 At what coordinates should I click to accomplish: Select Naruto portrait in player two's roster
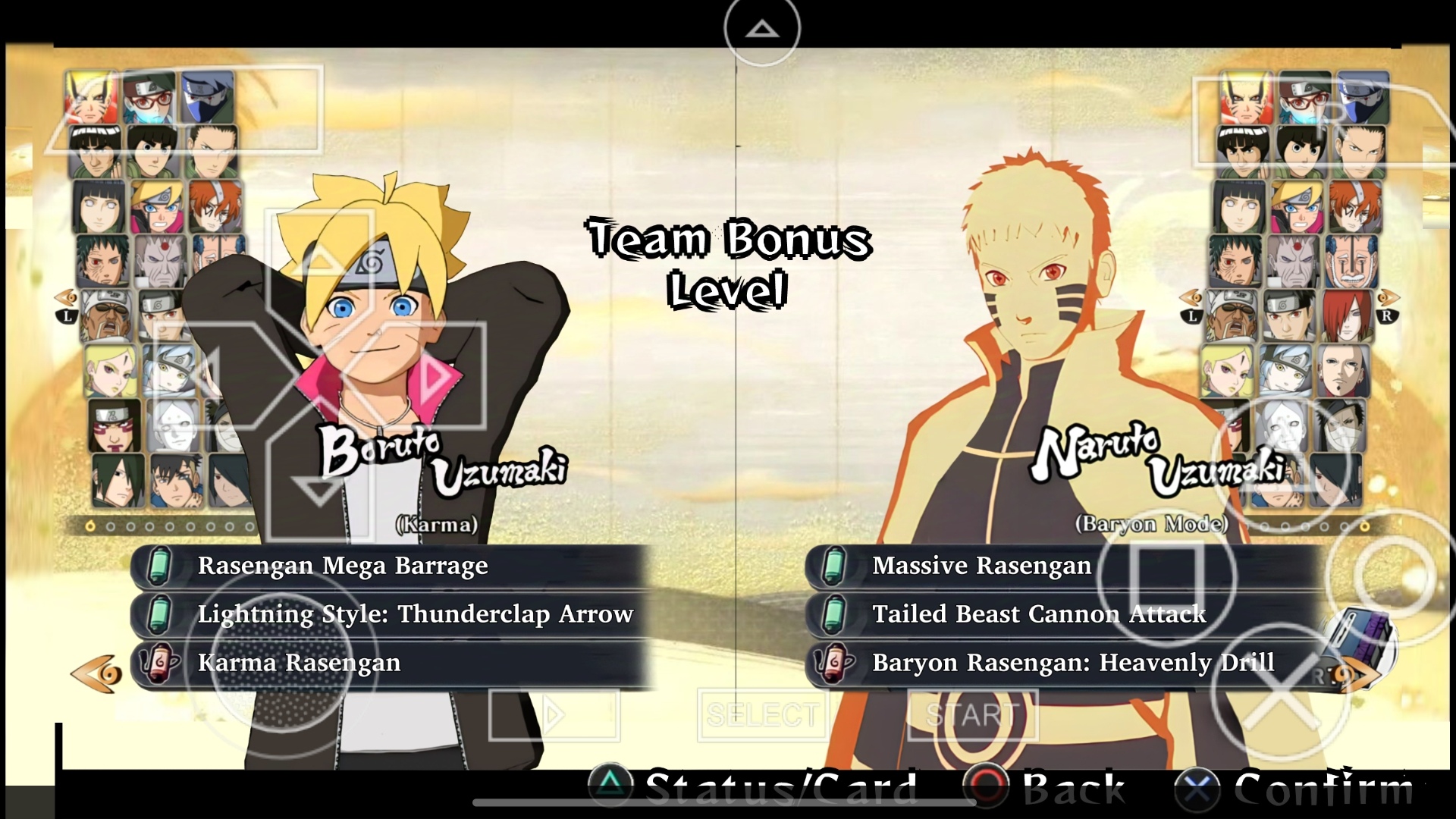(x=1245, y=97)
